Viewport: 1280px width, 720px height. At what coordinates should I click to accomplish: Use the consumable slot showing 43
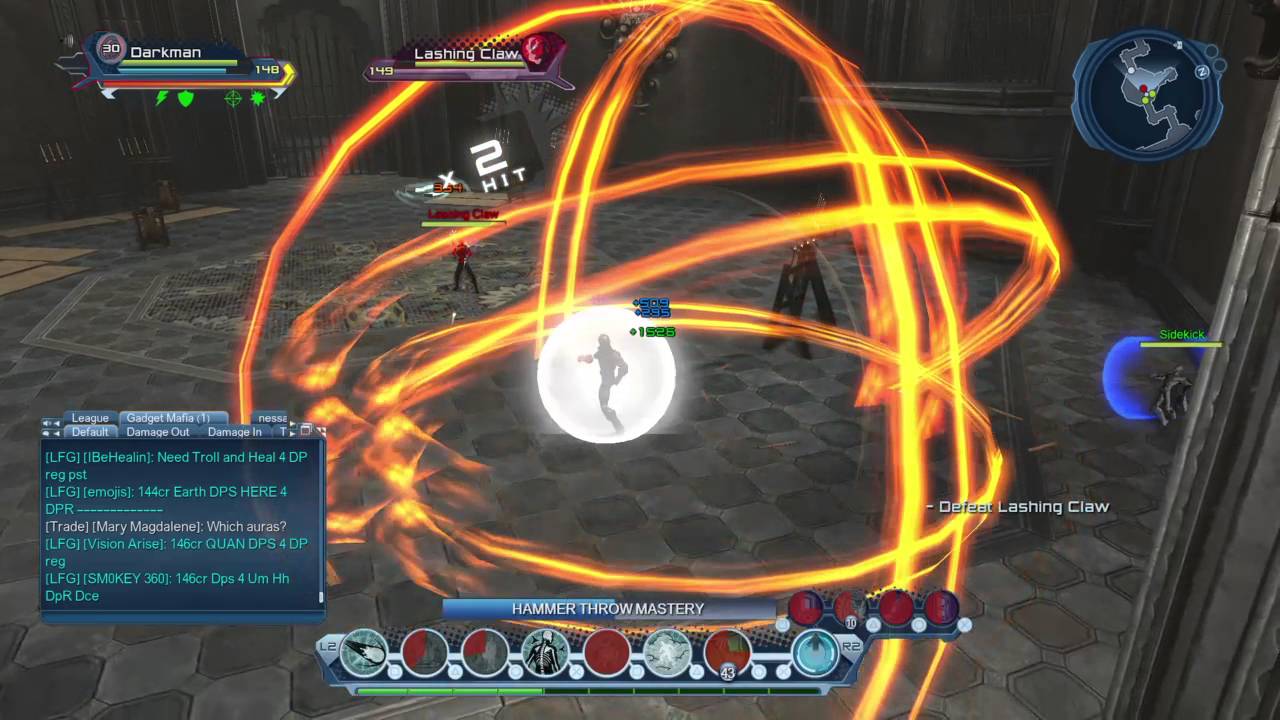pyautogui.click(x=727, y=653)
